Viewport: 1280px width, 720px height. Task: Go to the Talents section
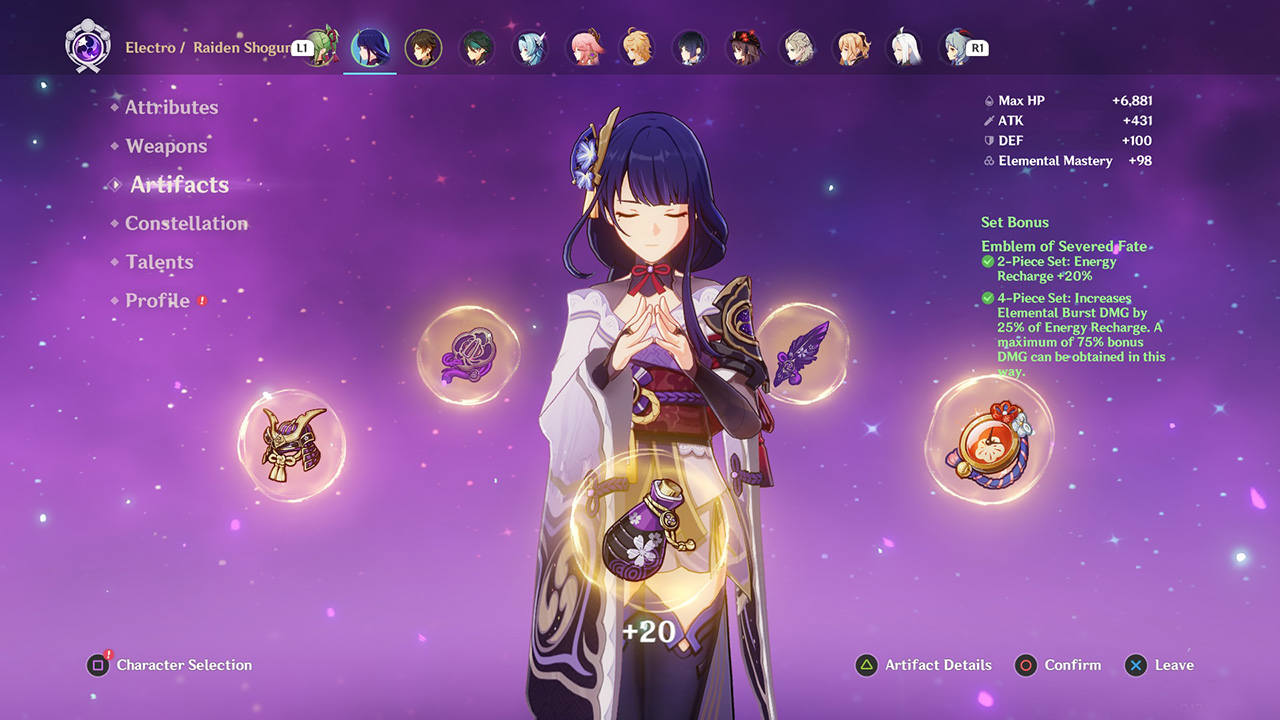[x=159, y=262]
